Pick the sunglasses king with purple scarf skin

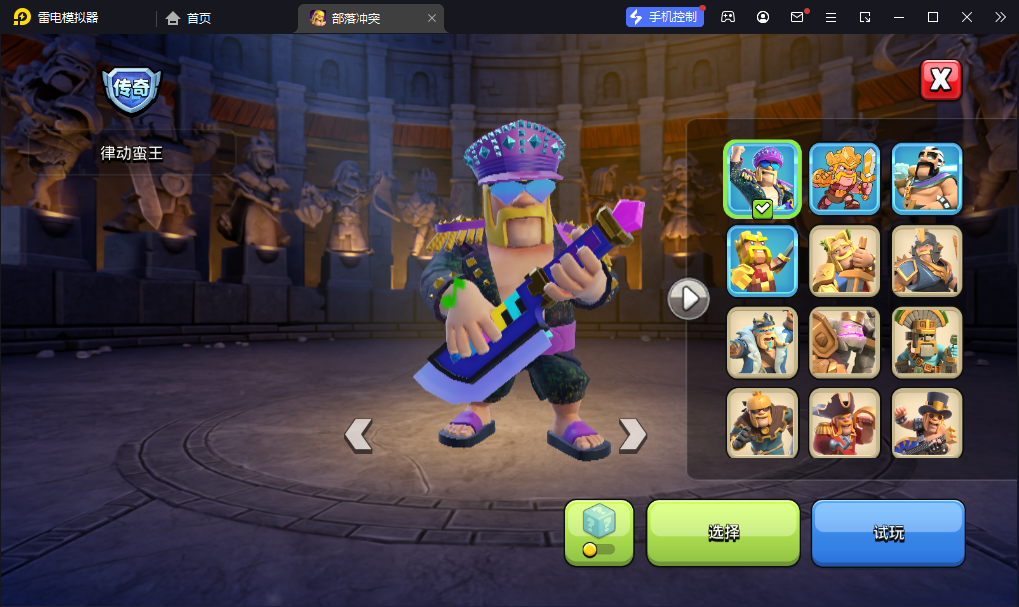coord(927,179)
